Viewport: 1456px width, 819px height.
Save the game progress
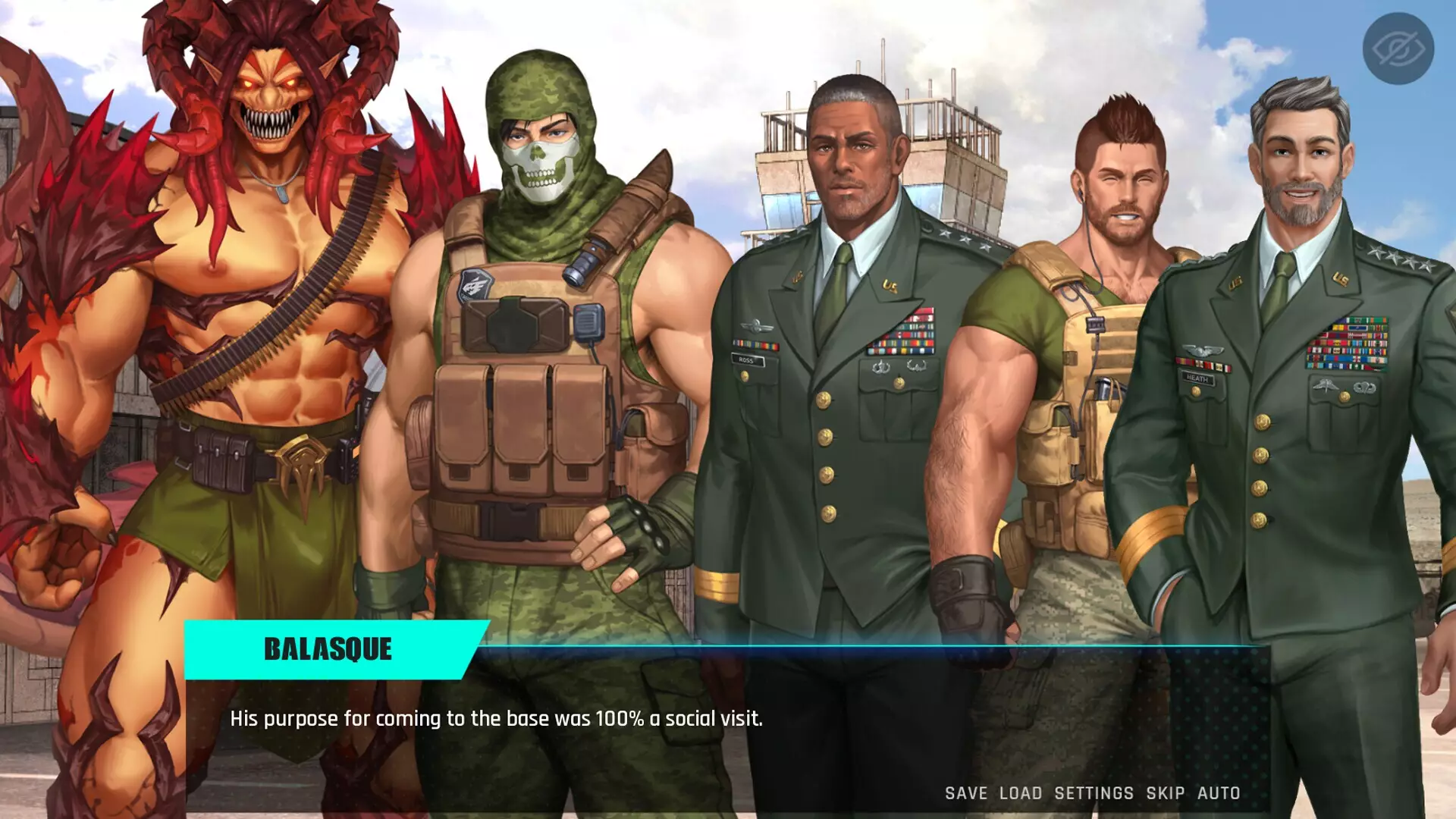tap(965, 793)
